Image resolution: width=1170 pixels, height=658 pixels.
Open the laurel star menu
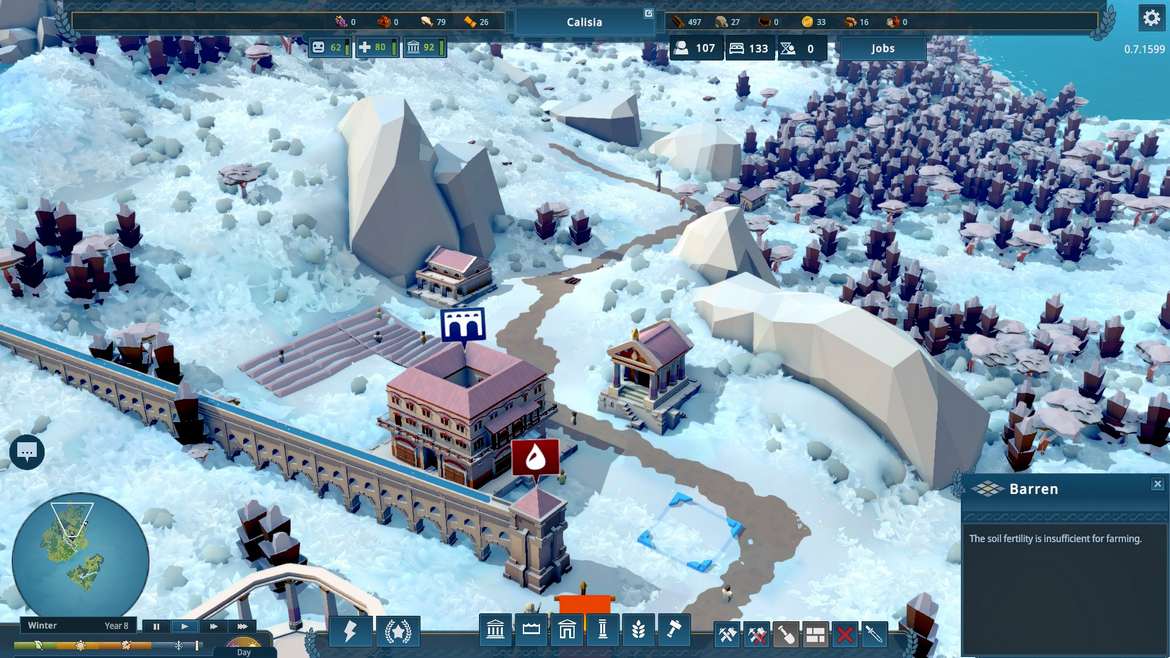(x=398, y=632)
